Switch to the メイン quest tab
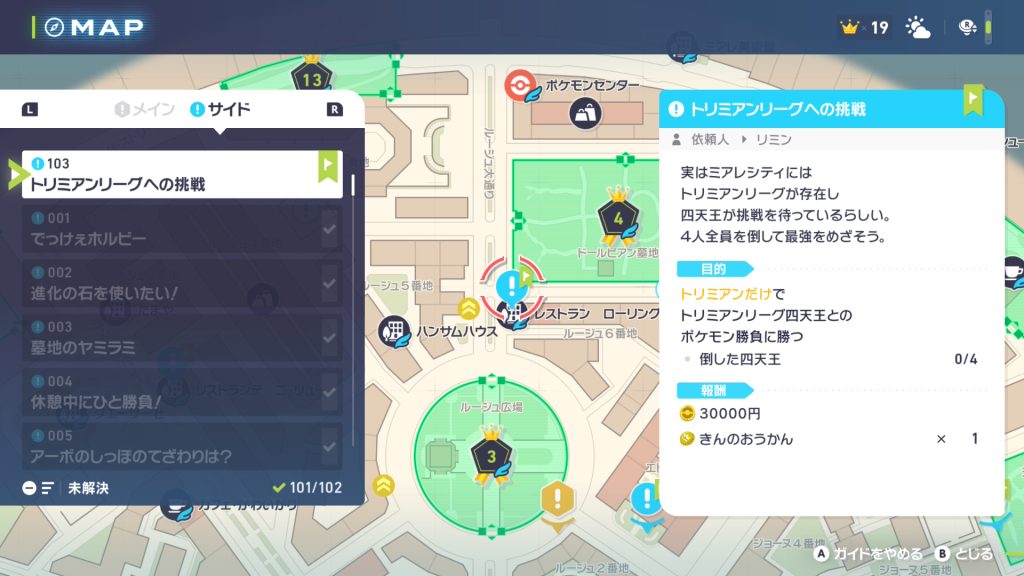 [146, 109]
